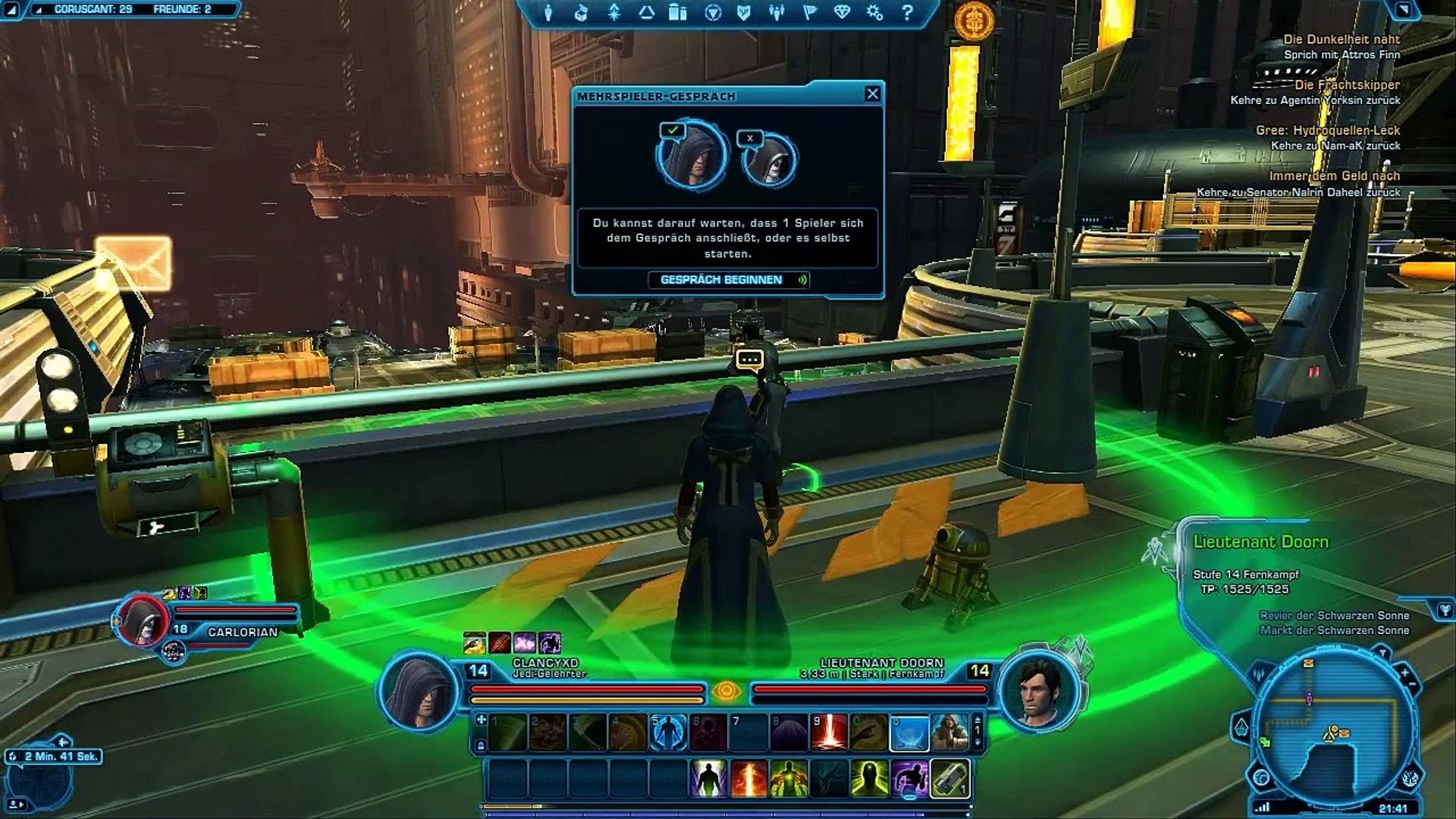
Task: Open the character sheet icon in top menu
Action: [548, 13]
